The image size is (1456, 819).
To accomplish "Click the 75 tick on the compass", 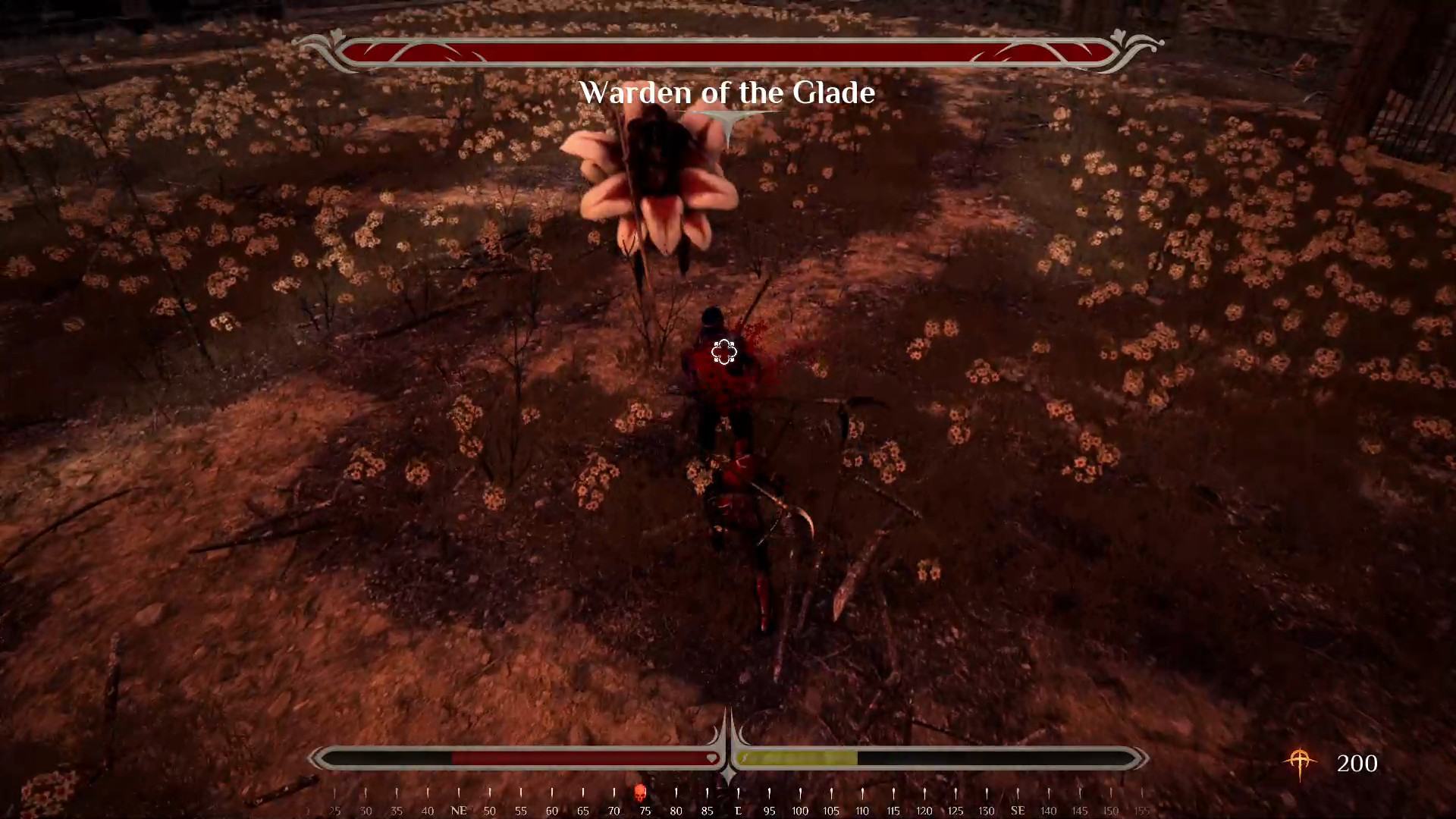I will point(645,810).
